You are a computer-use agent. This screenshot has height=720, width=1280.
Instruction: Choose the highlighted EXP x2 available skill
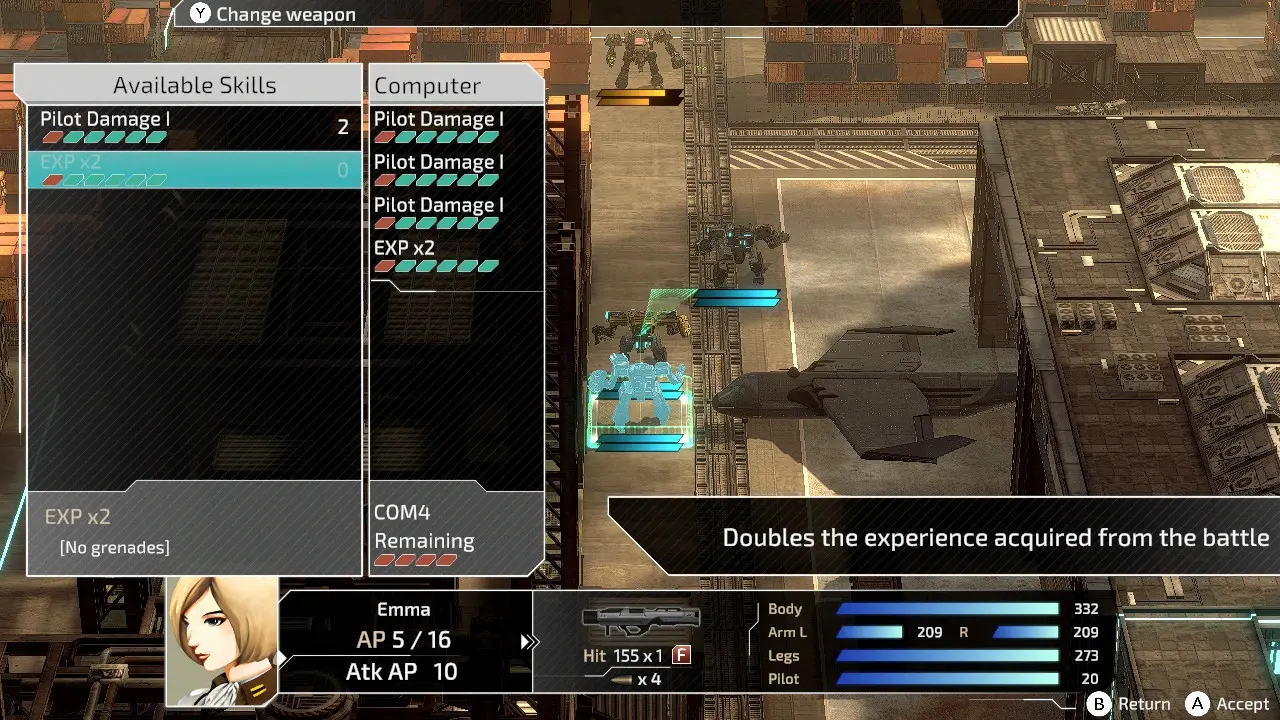194,169
